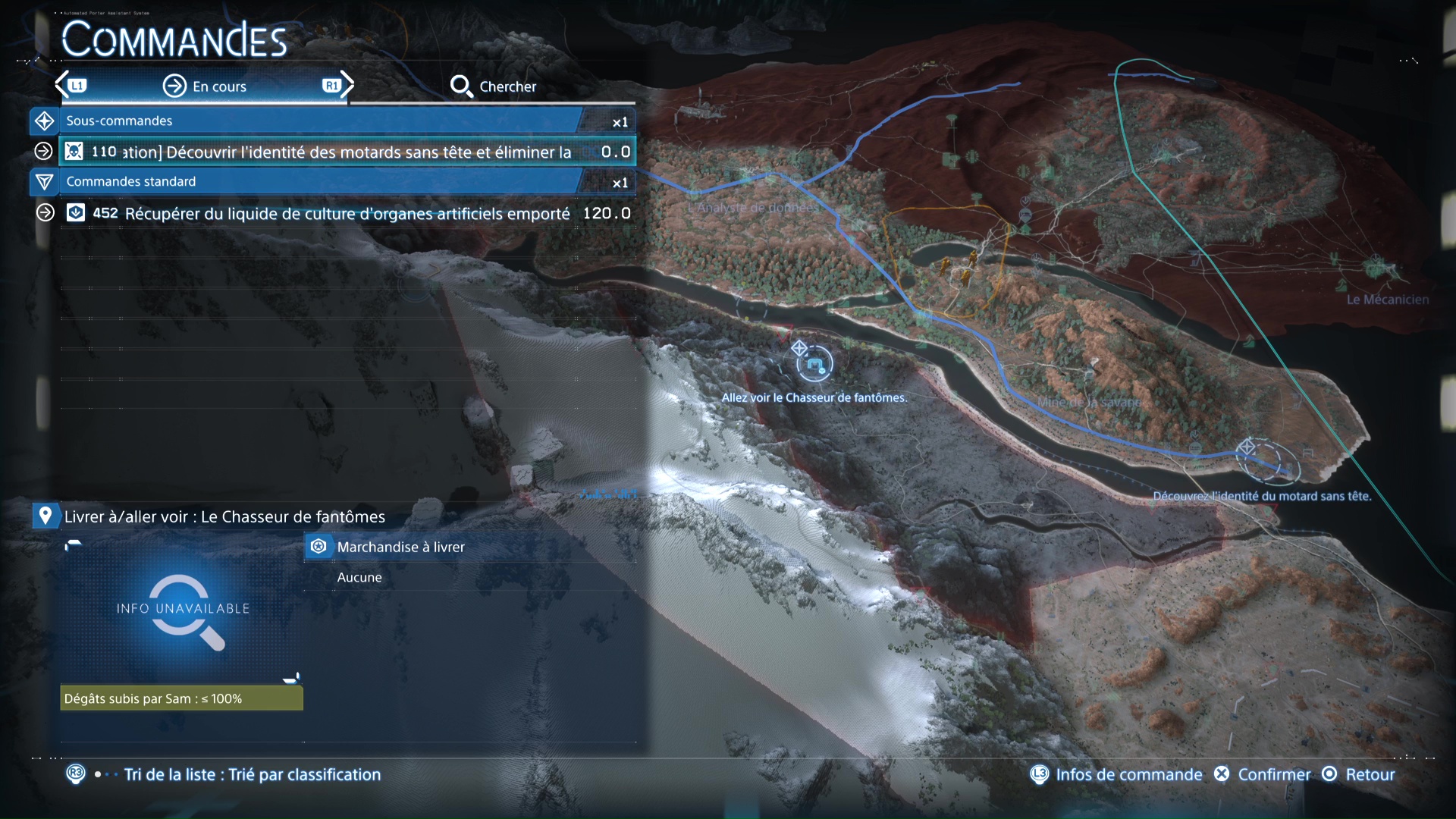Click the magnifier icon beside Chercher
Screen dimensions: 1456x819
tap(463, 86)
